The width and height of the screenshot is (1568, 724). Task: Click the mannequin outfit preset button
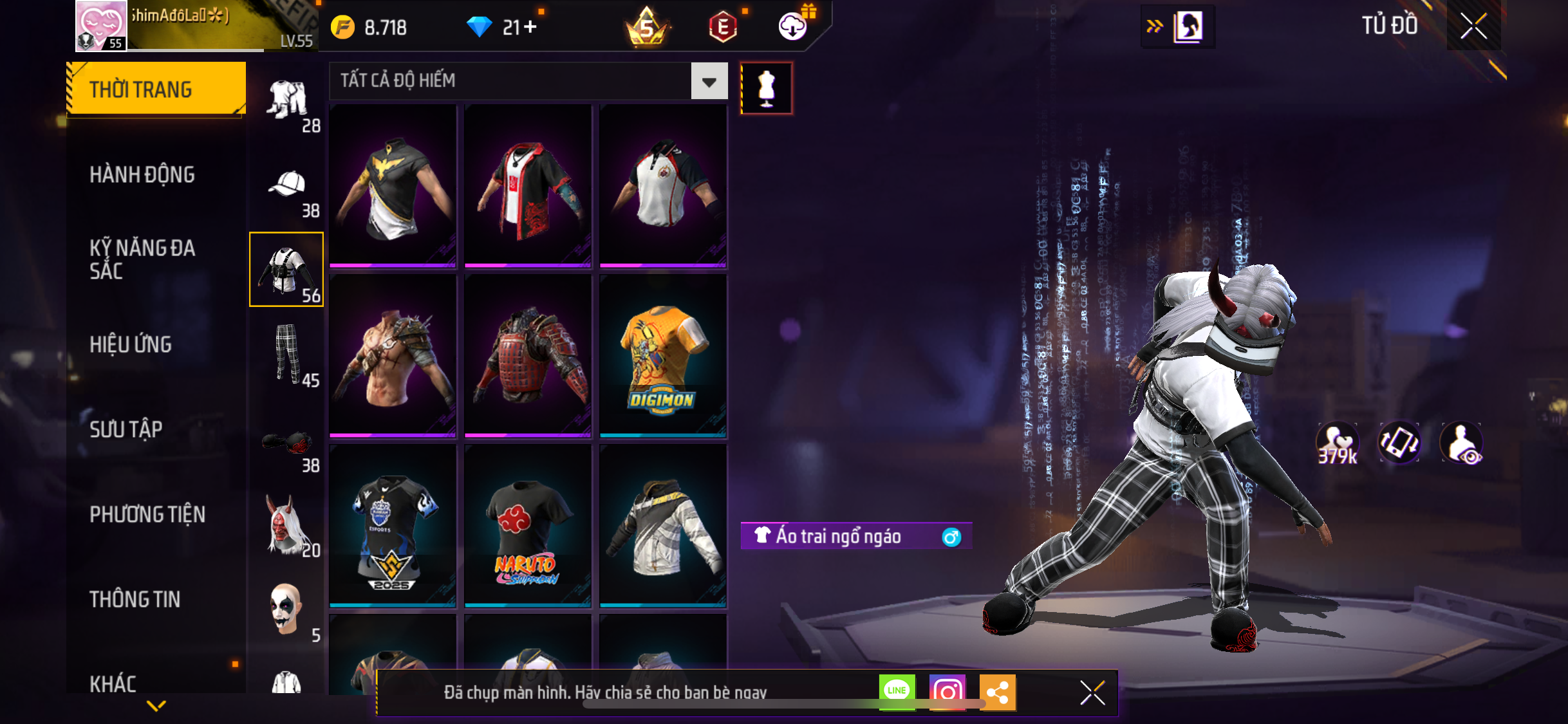click(x=766, y=88)
